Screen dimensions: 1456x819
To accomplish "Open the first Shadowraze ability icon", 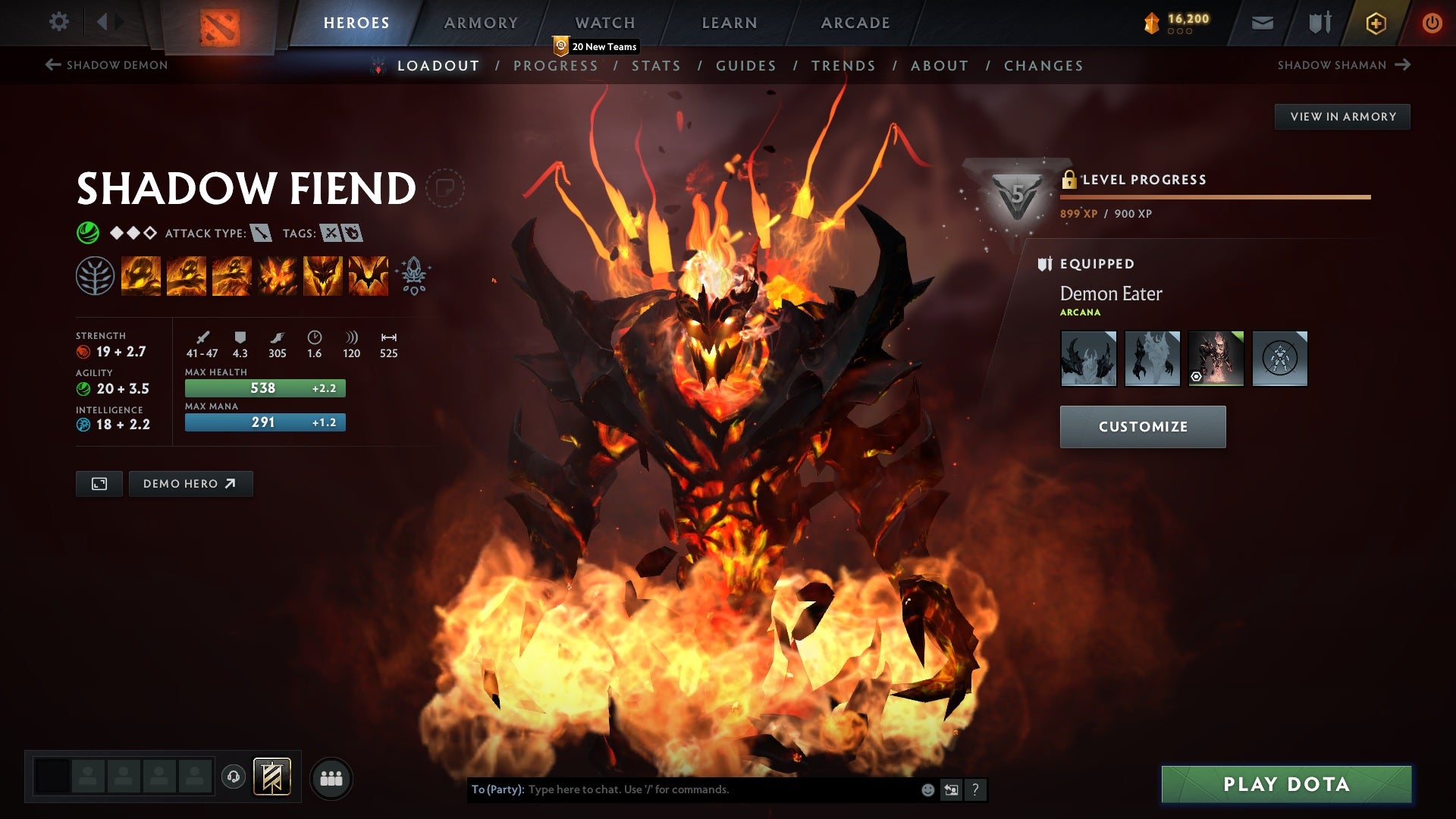I will click(142, 275).
